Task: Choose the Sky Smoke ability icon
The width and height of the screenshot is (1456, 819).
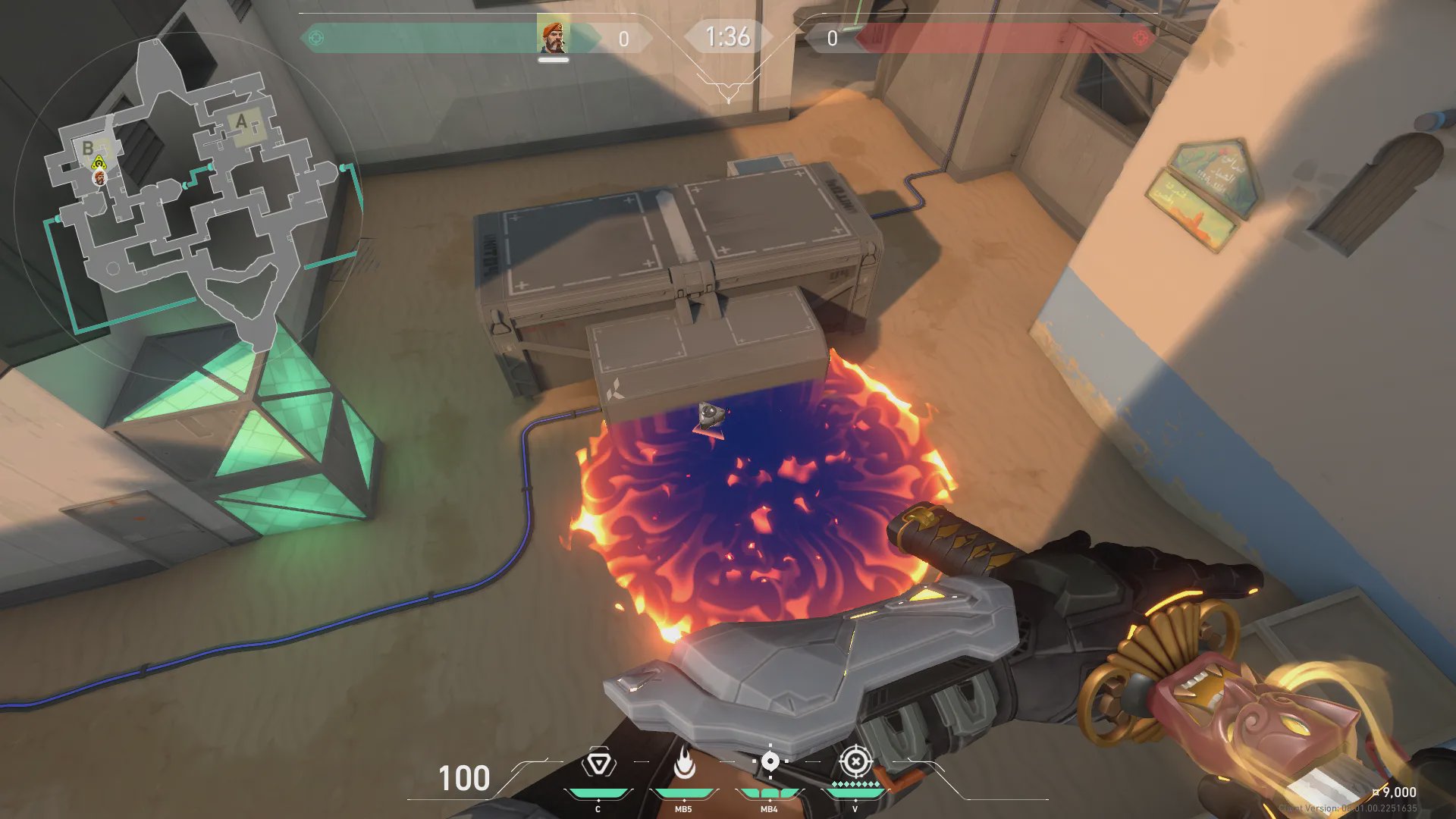Action: [x=770, y=761]
